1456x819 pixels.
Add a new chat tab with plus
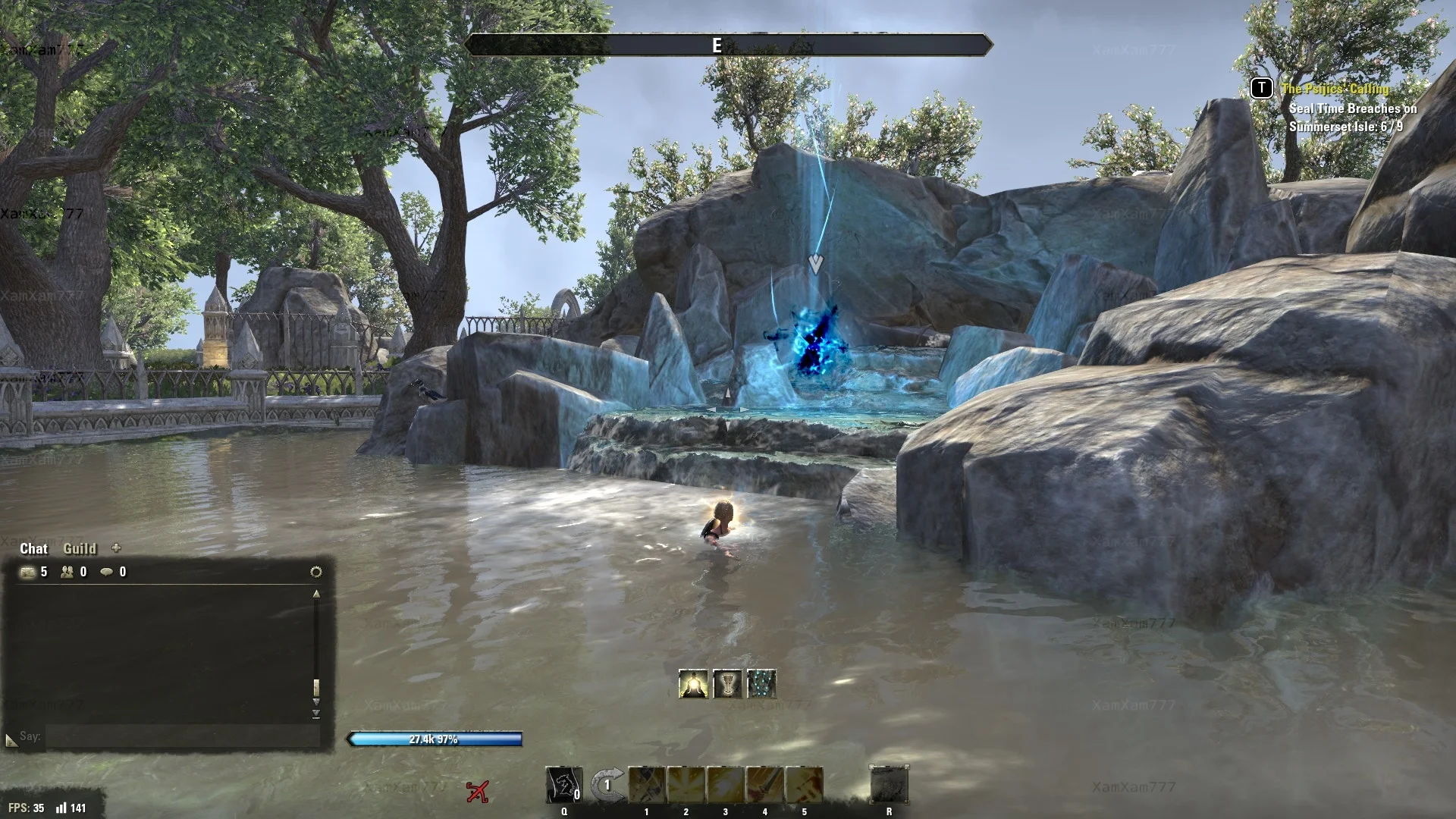pos(116,548)
